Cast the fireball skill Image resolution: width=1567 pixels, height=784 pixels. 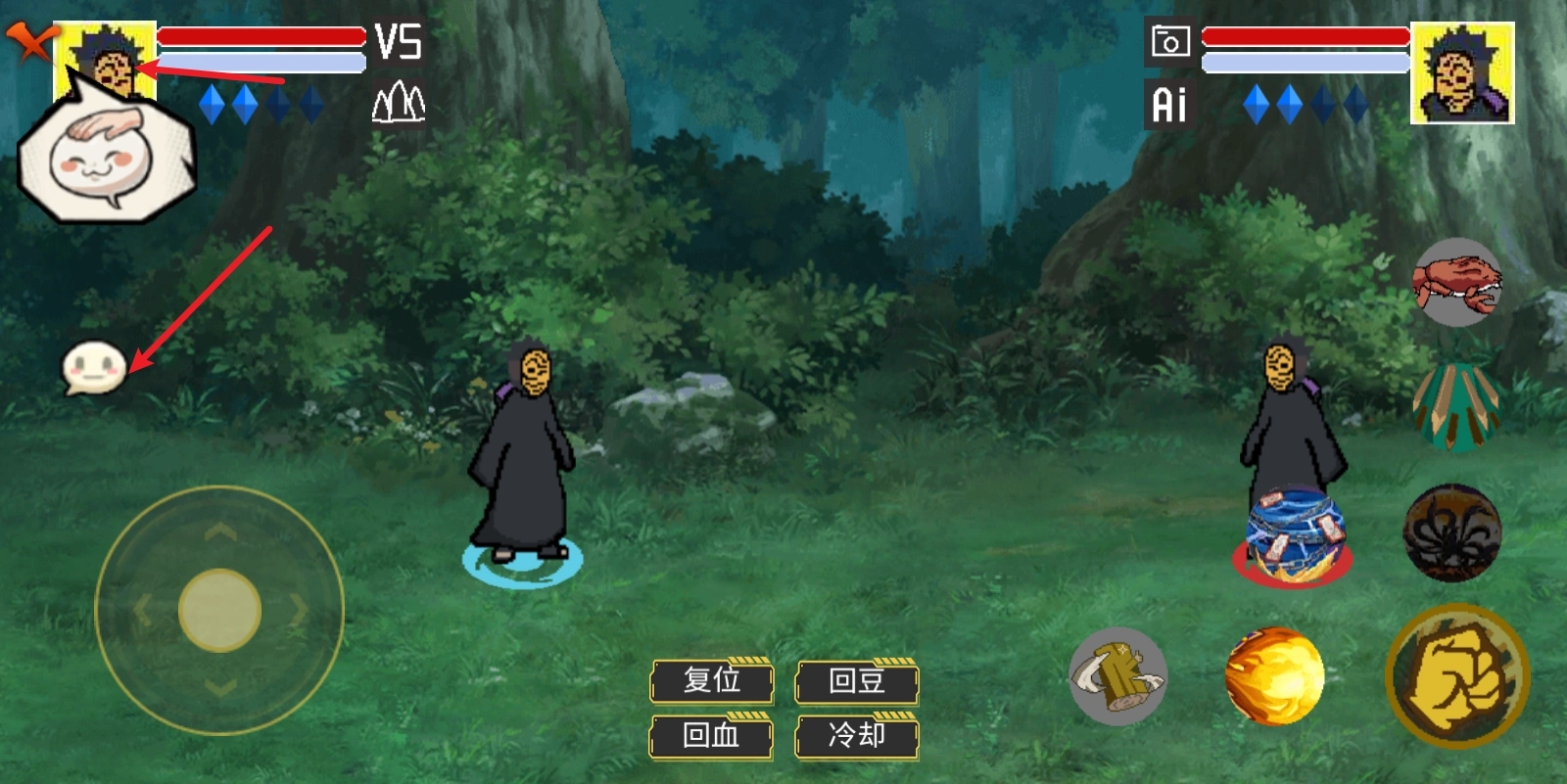pos(1274,675)
